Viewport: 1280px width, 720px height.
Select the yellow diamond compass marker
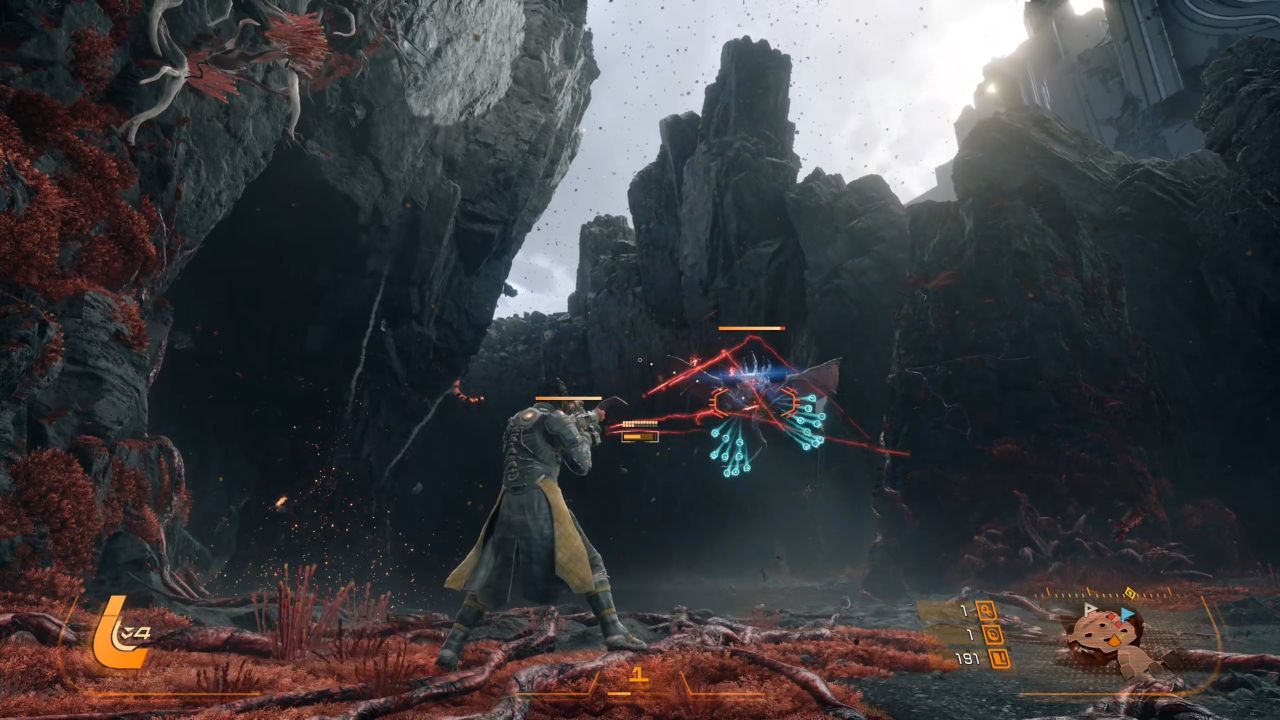pyautogui.click(x=1131, y=592)
